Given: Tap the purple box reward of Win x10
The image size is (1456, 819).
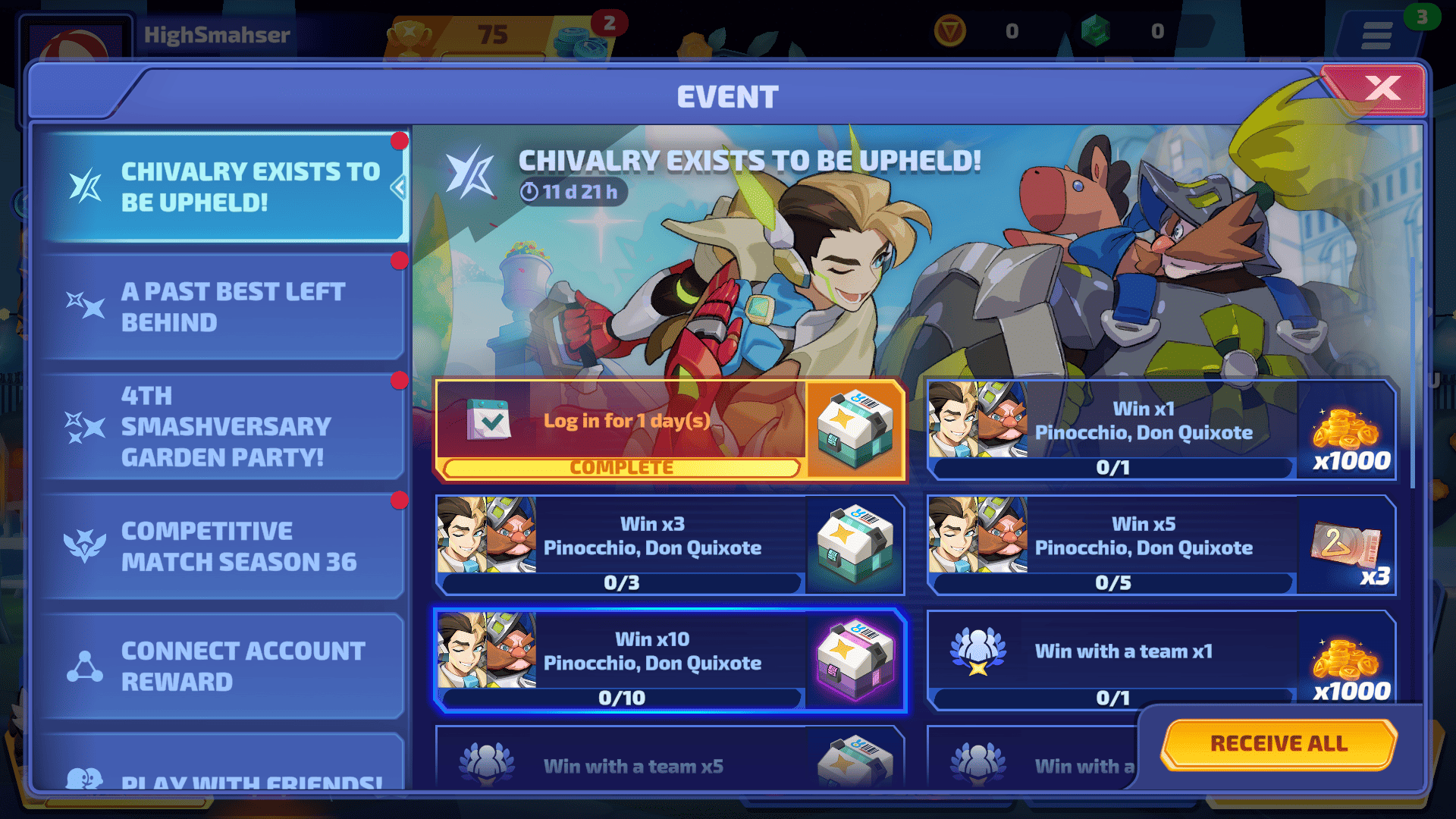Looking at the screenshot, I should 855,658.
